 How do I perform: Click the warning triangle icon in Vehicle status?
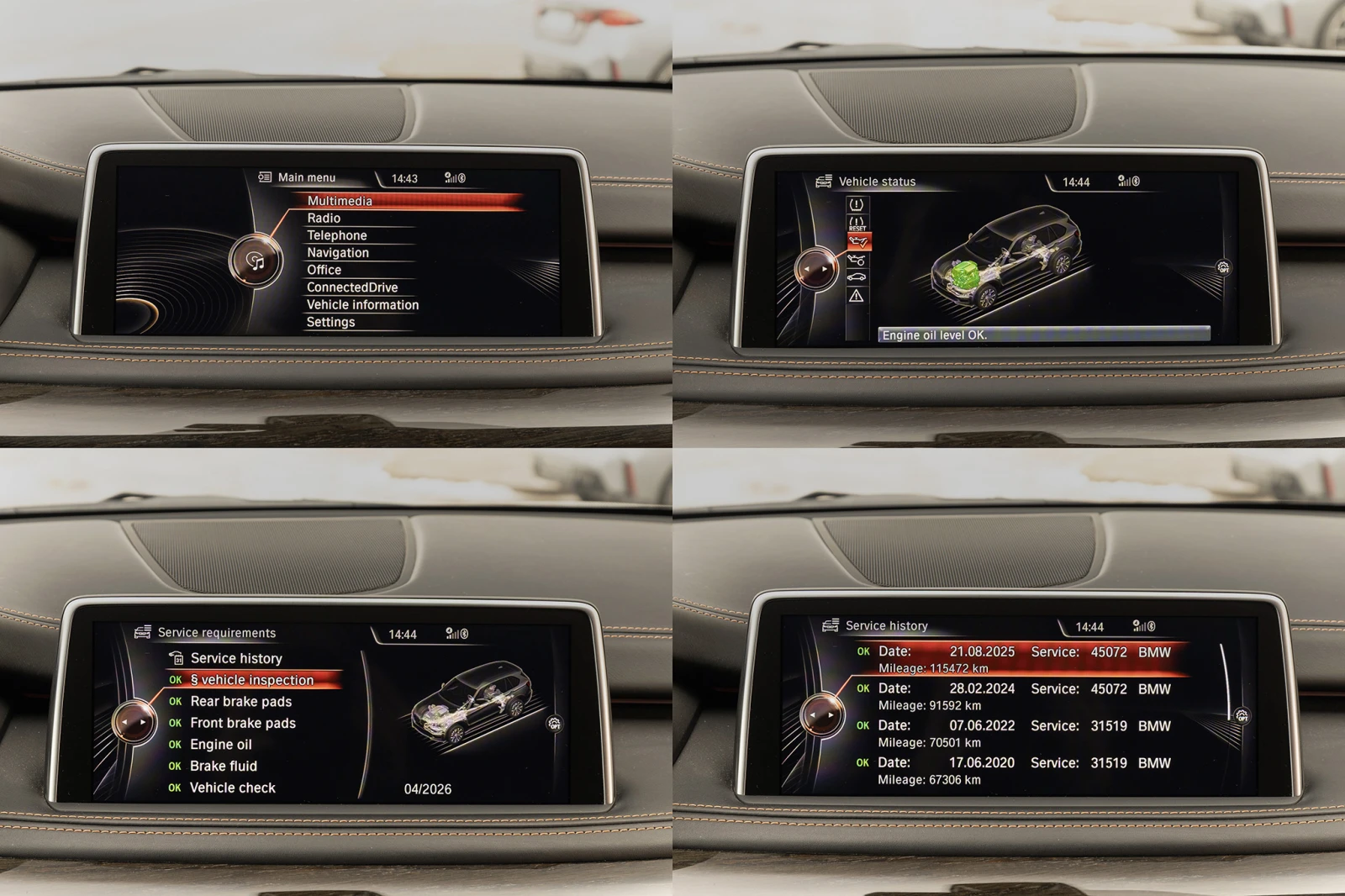[856, 296]
